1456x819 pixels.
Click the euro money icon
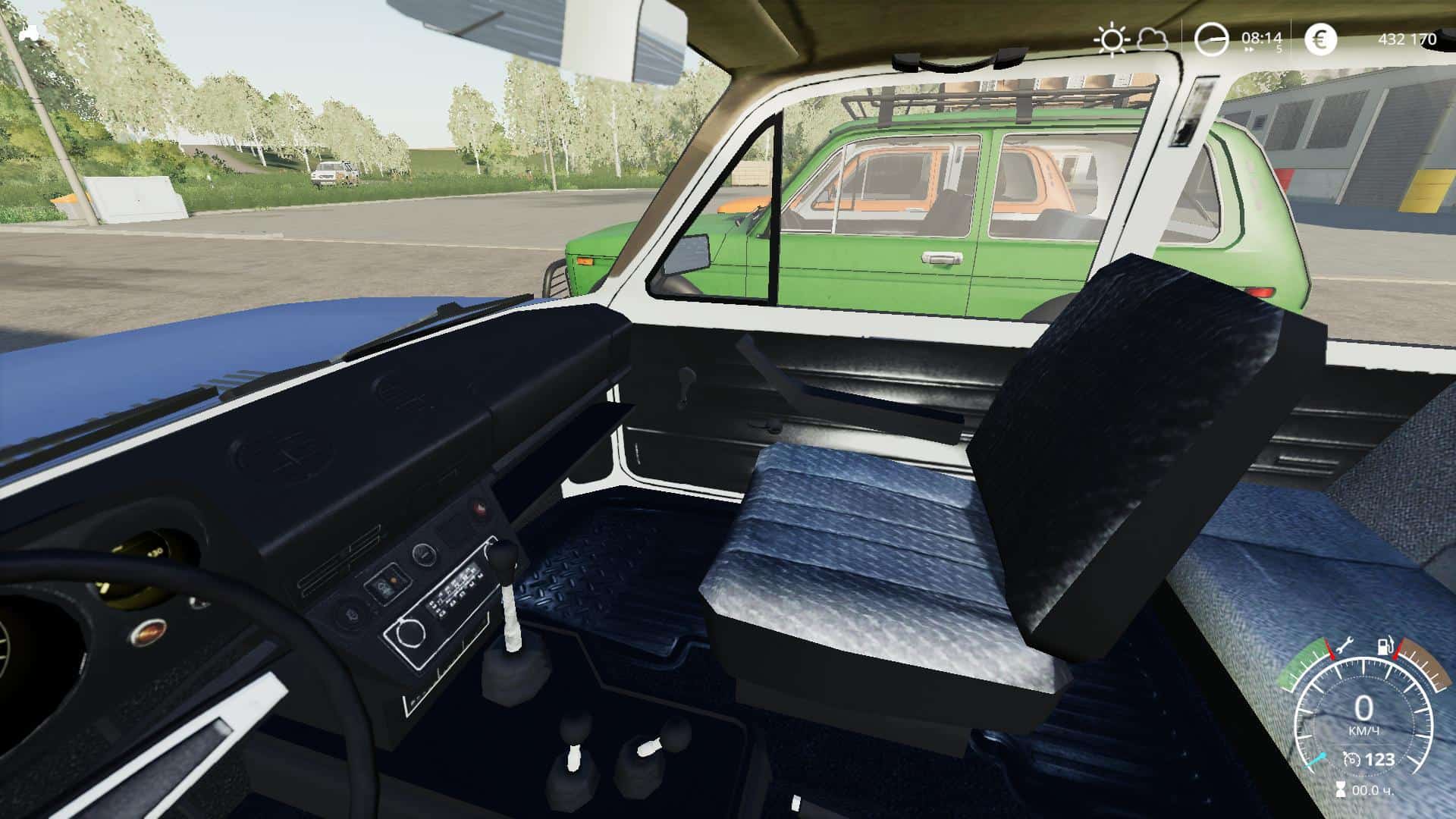coord(1320,39)
